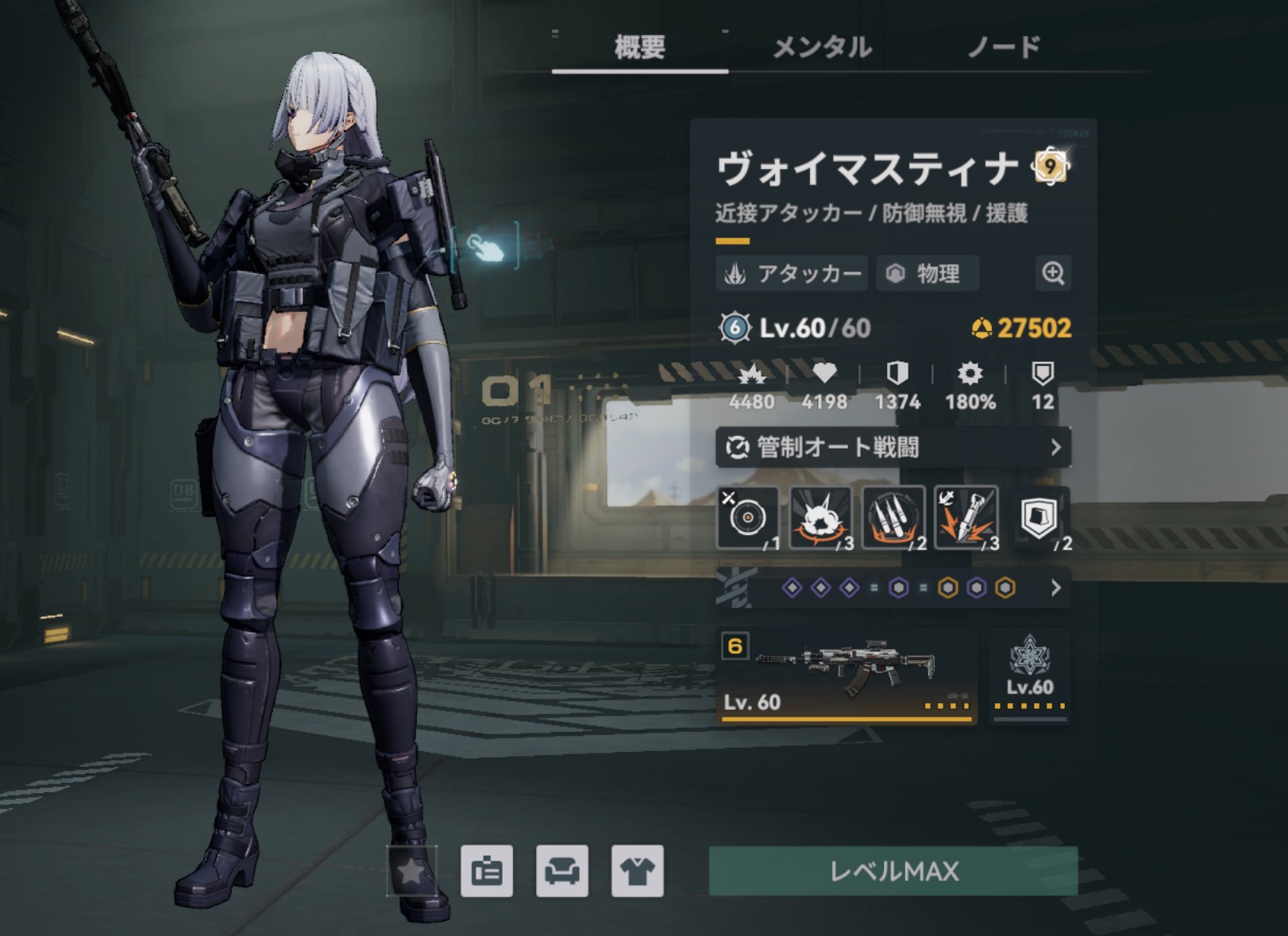Open the ID card profile icon
This screenshot has height=936, width=1288.
coord(487,872)
